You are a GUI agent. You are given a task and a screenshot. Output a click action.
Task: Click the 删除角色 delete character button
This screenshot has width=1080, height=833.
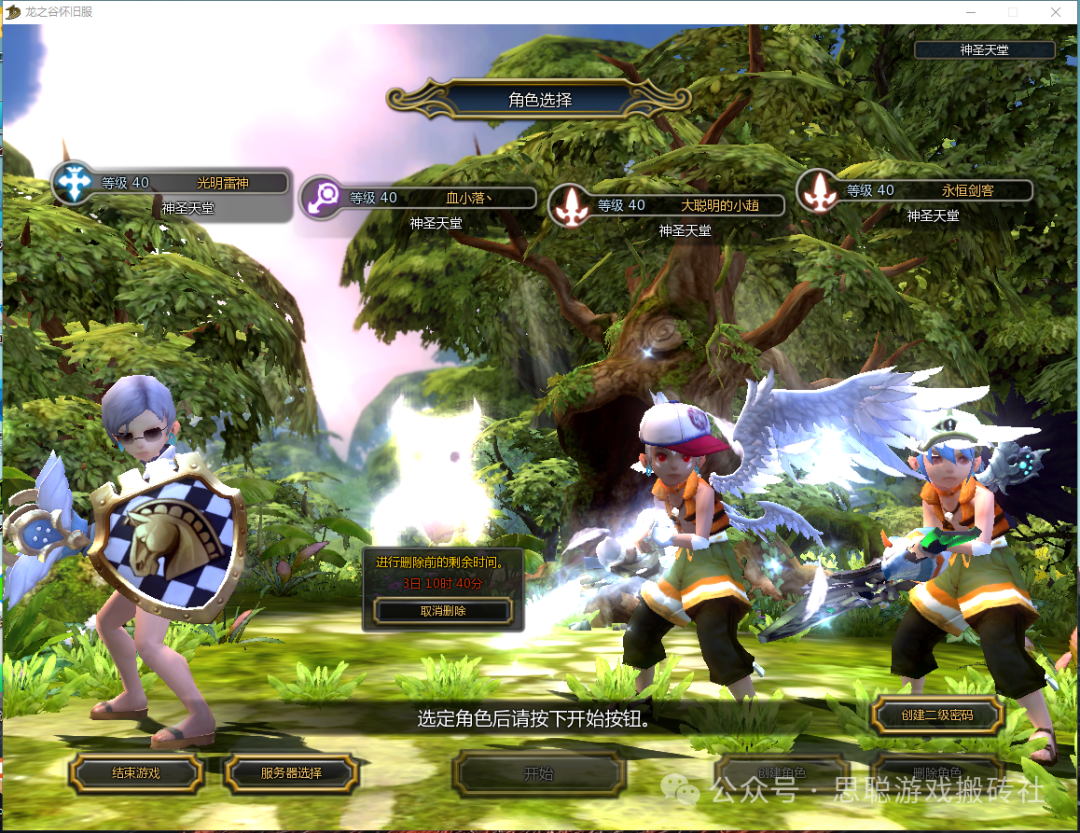(937, 773)
